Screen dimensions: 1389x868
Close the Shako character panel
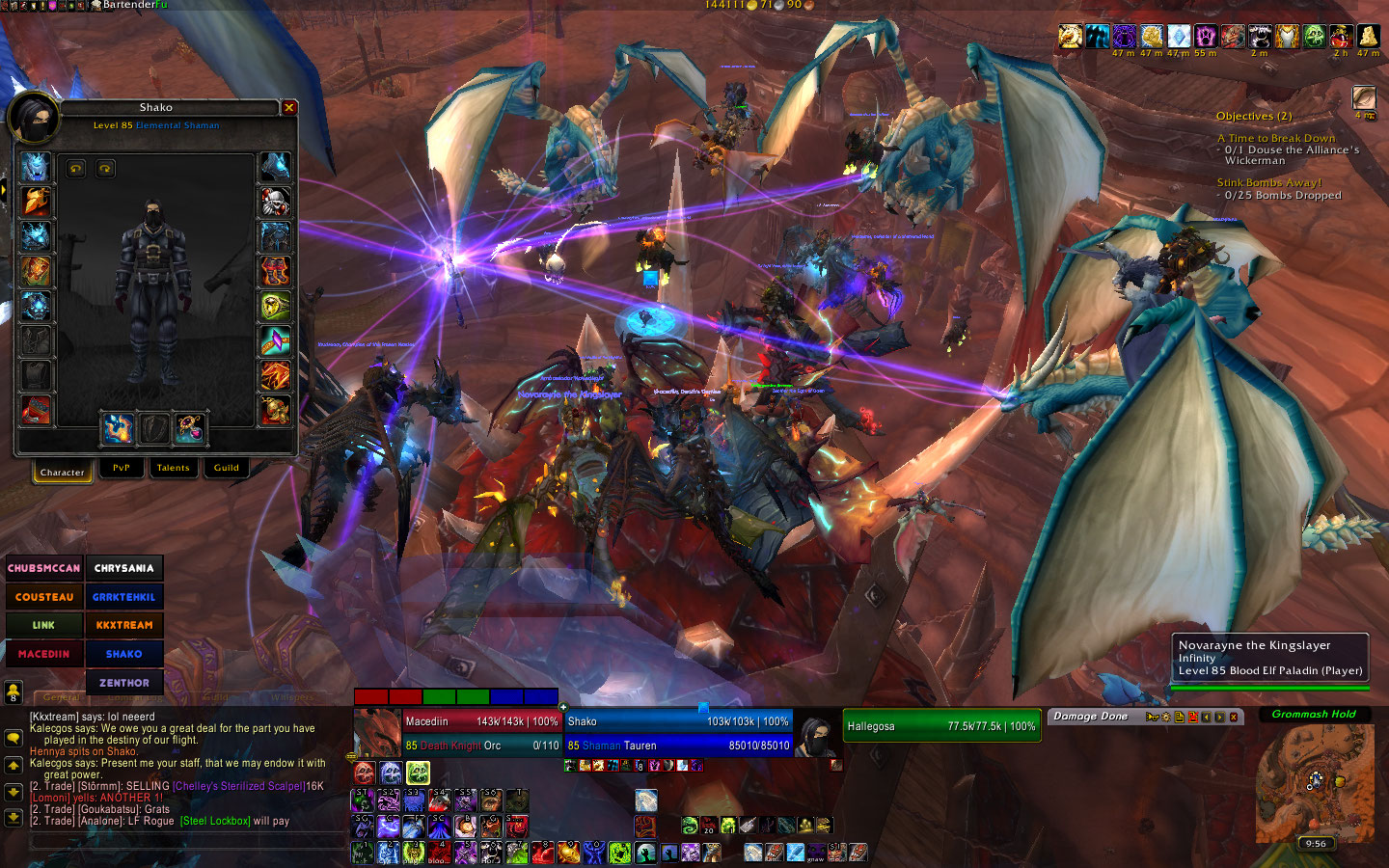coord(288,108)
